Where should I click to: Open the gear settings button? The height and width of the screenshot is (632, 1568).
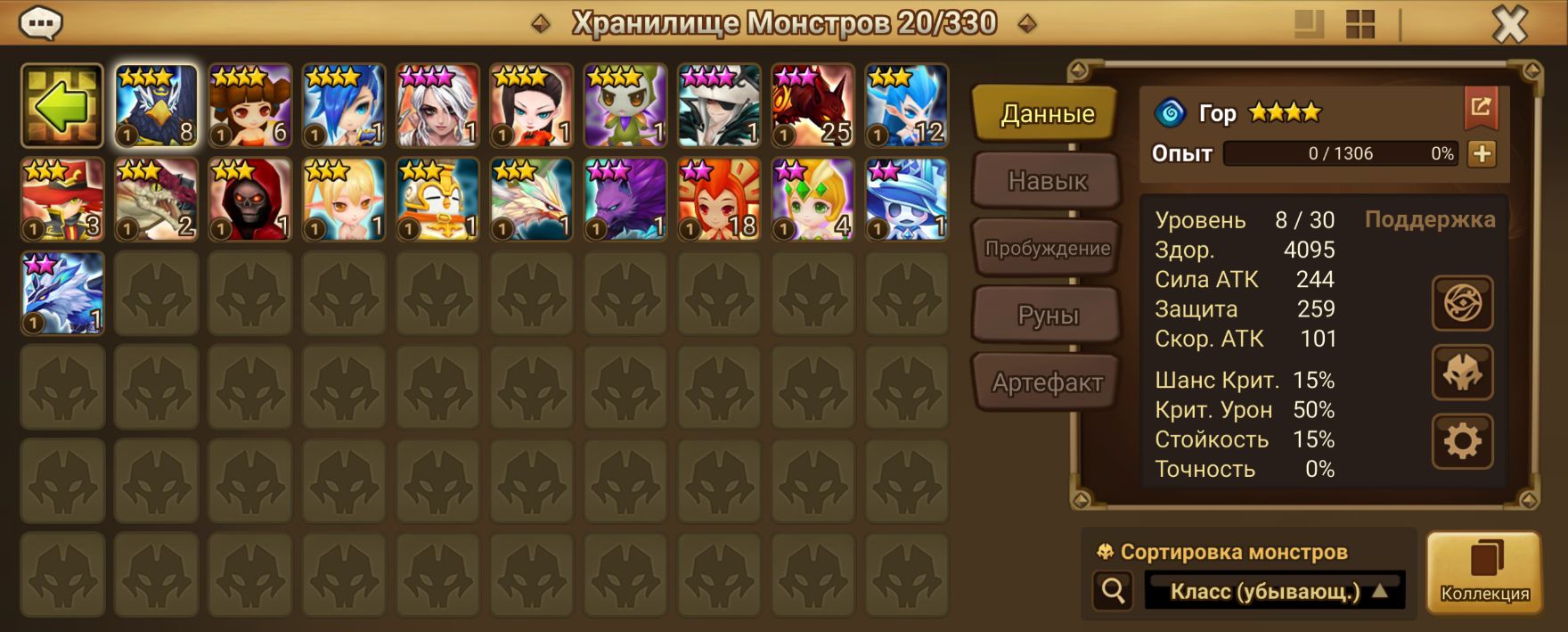pos(1462,441)
